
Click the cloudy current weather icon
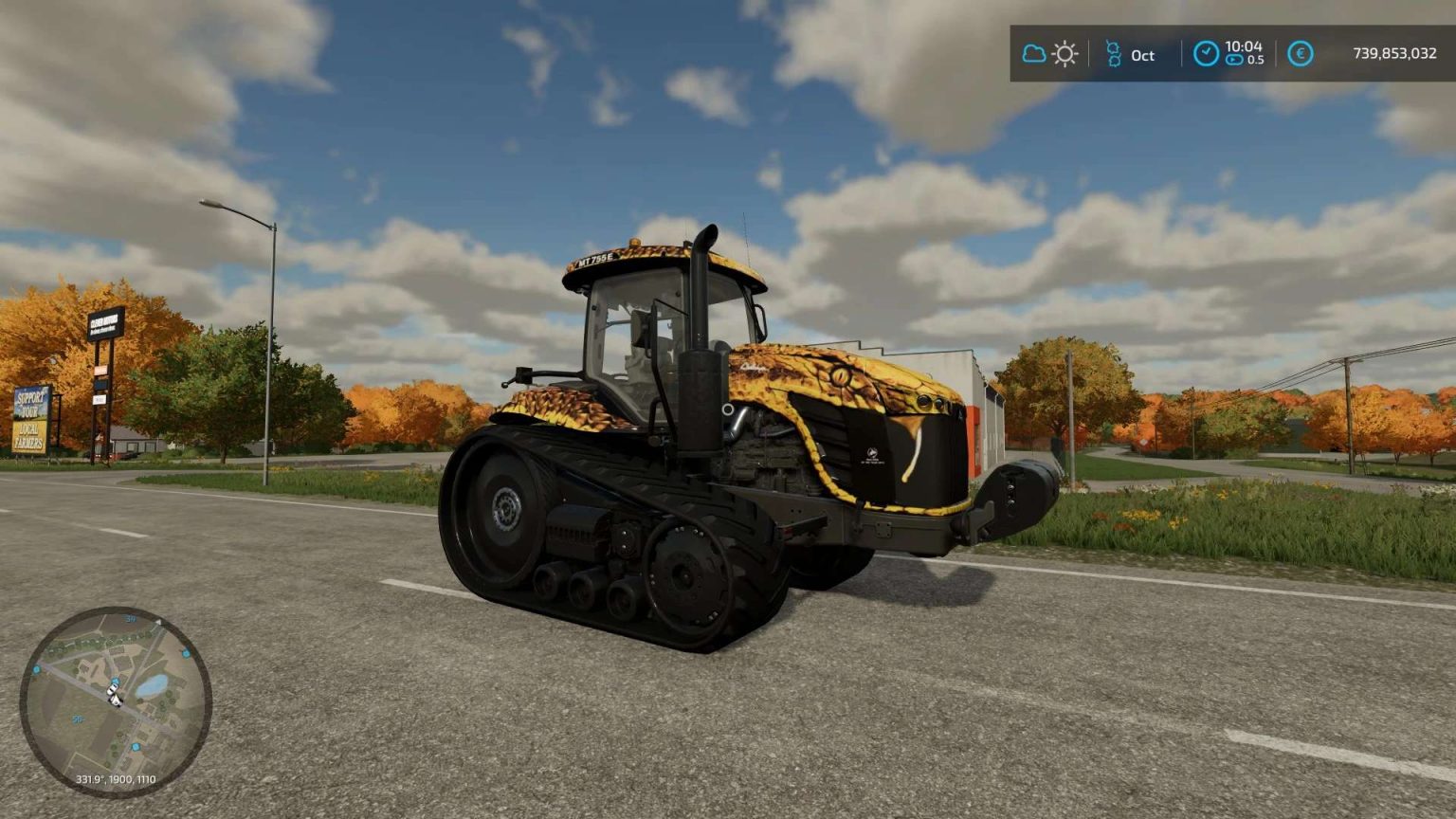coord(1033,54)
